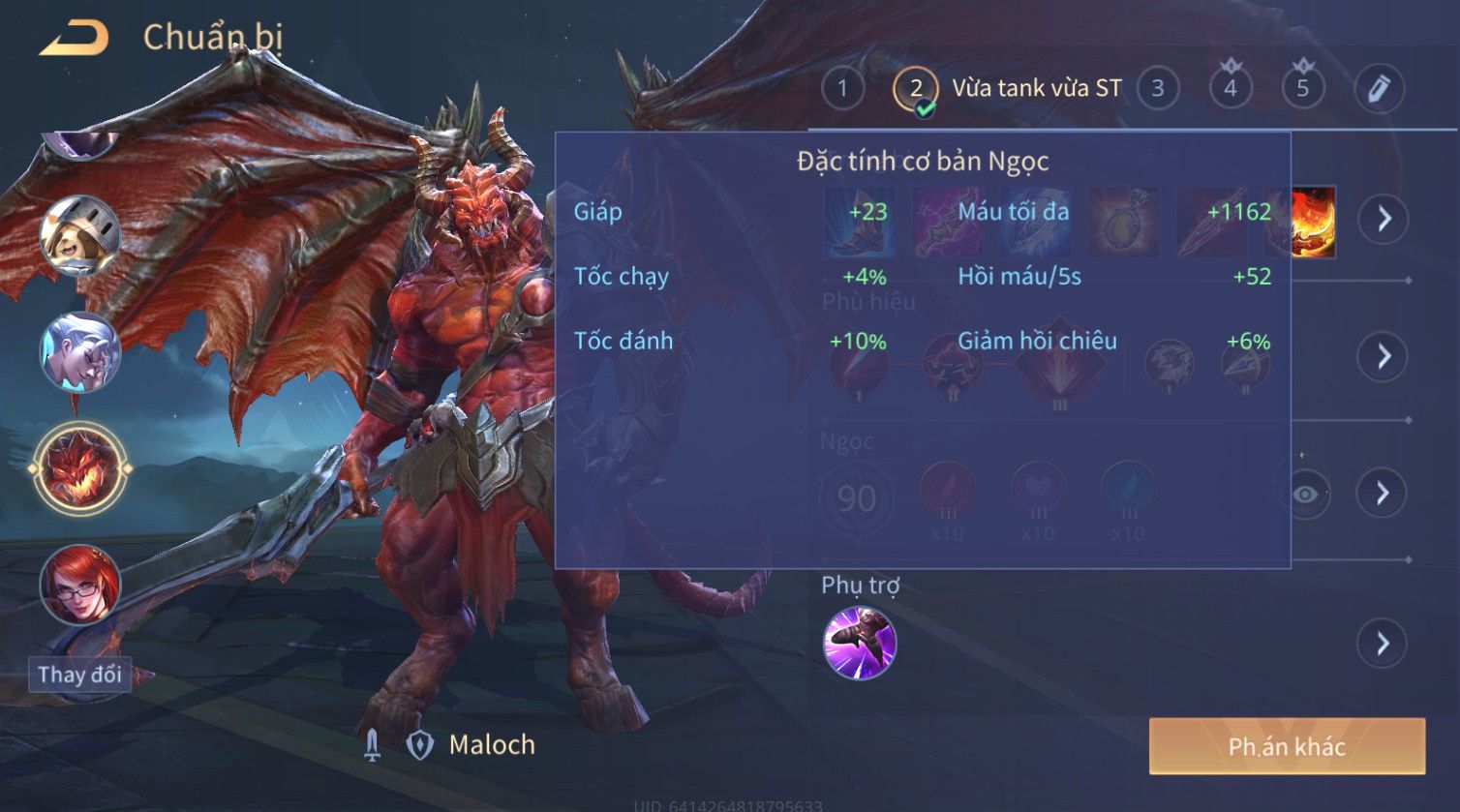Open the equipment row arrow
Image resolution: width=1460 pixels, height=812 pixels.
pyautogui.click(x=1383, y=219)
